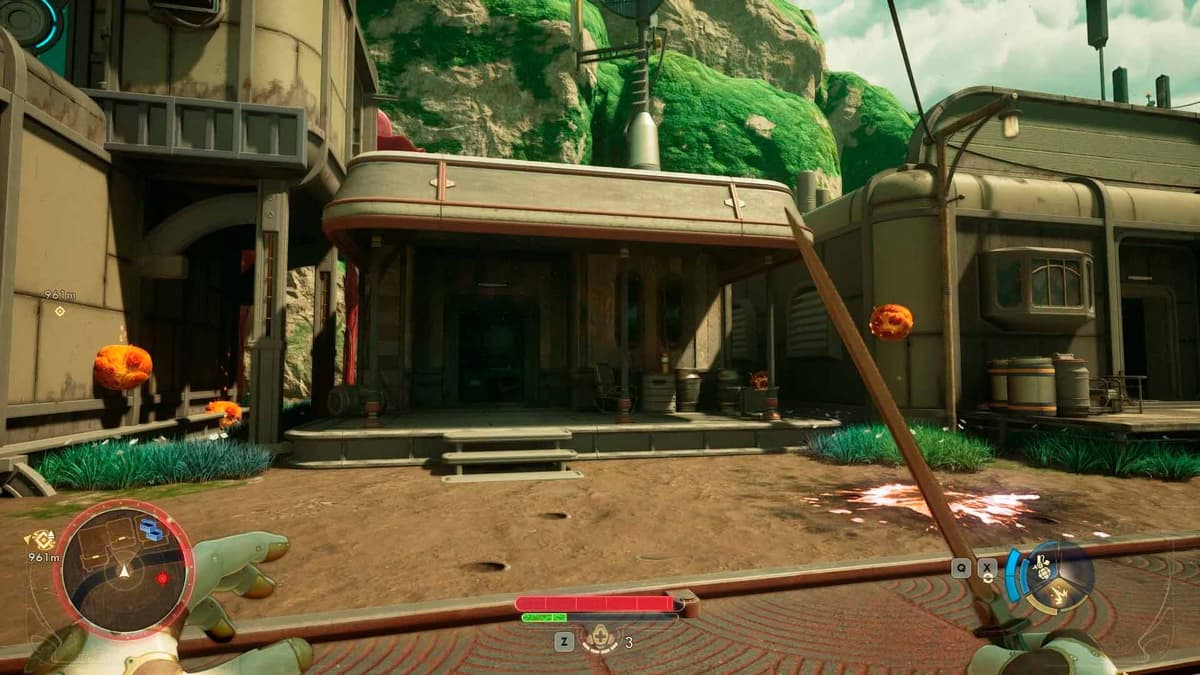Image resolution: width=1200 pixels, height=675 pixels.
Task: Use the healing item icon
Action: 600,640
